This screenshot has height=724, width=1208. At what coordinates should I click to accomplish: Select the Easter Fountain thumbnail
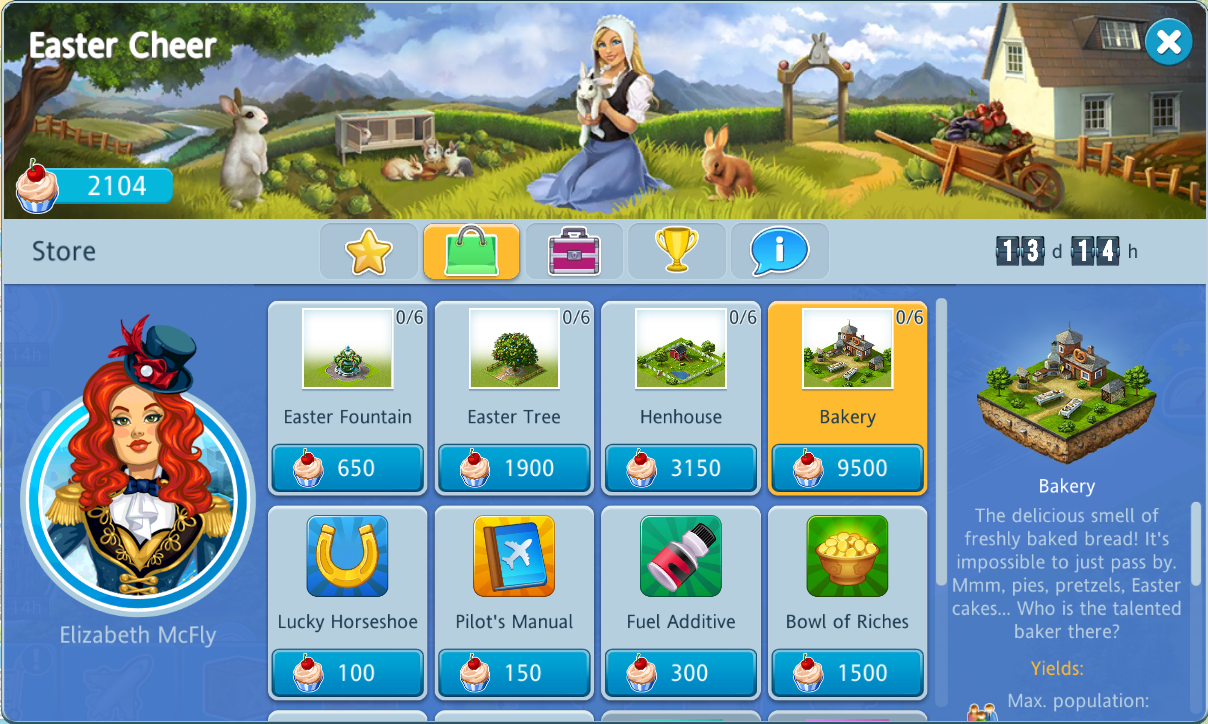coord(347,349)
